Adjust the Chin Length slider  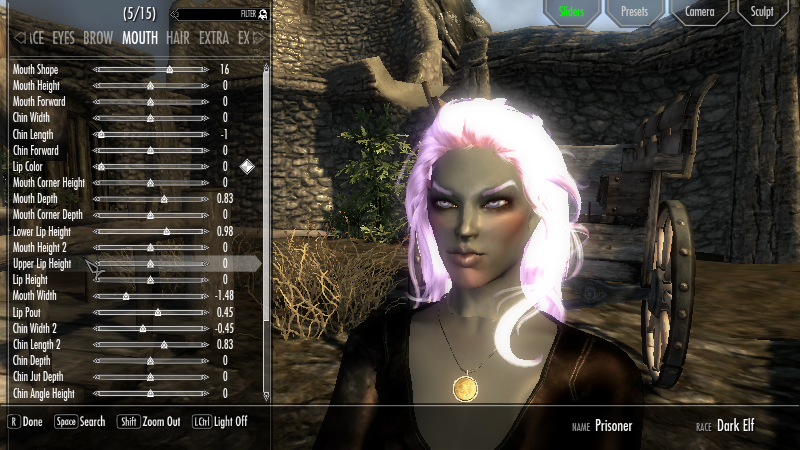pyautogui.click(x=101, y=134)
